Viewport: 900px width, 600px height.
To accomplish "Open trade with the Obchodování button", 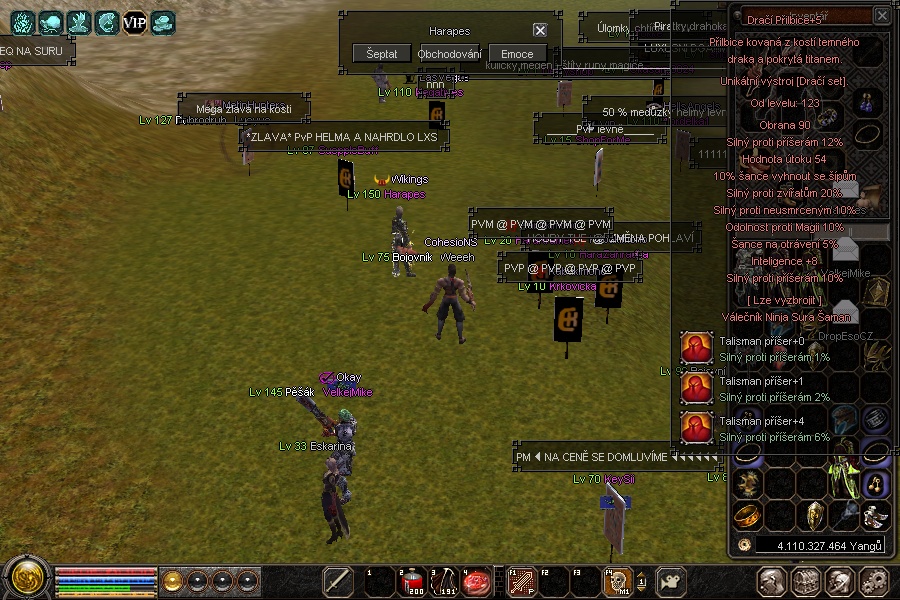I will pyautogui.click(x=450, y=54).
